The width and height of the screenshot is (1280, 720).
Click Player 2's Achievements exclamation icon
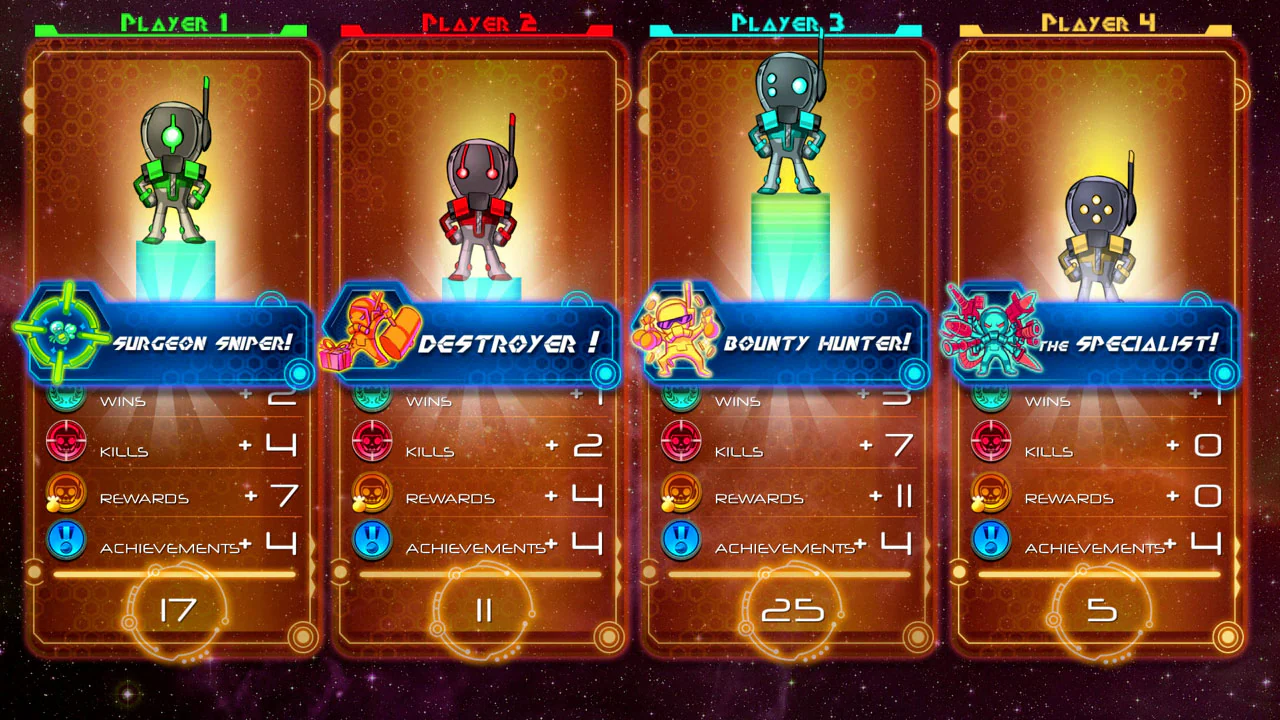[372, 540]
